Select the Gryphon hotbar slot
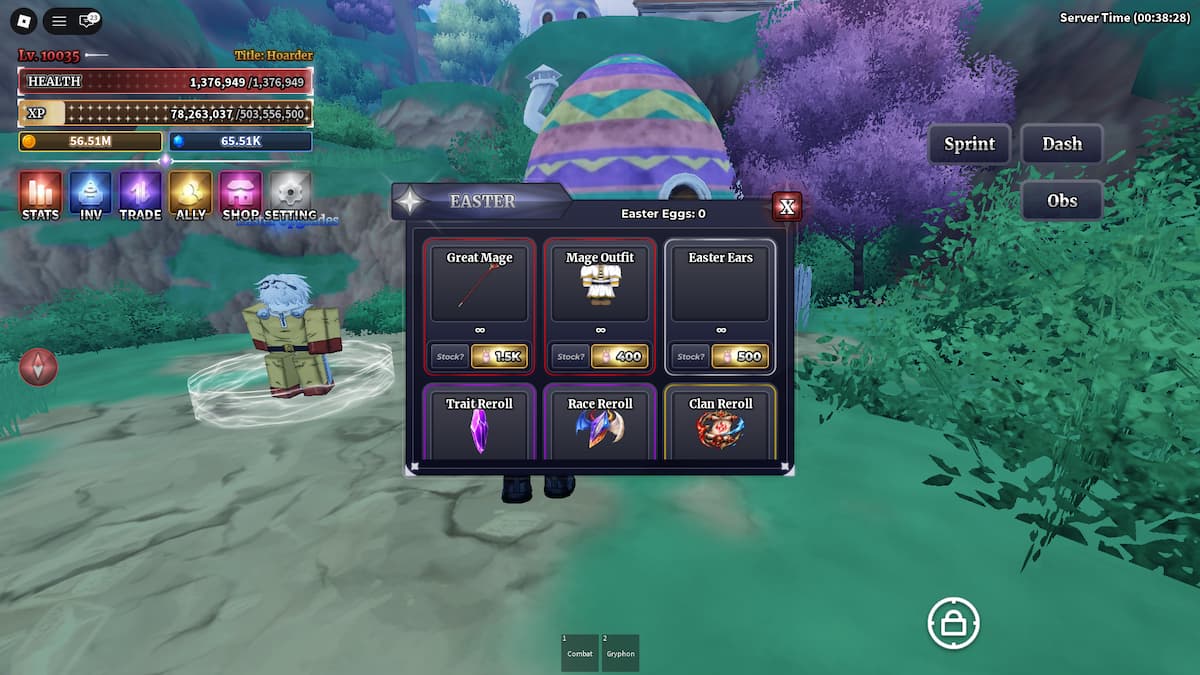The image size is (1200, 675). (x=620, y=652)
